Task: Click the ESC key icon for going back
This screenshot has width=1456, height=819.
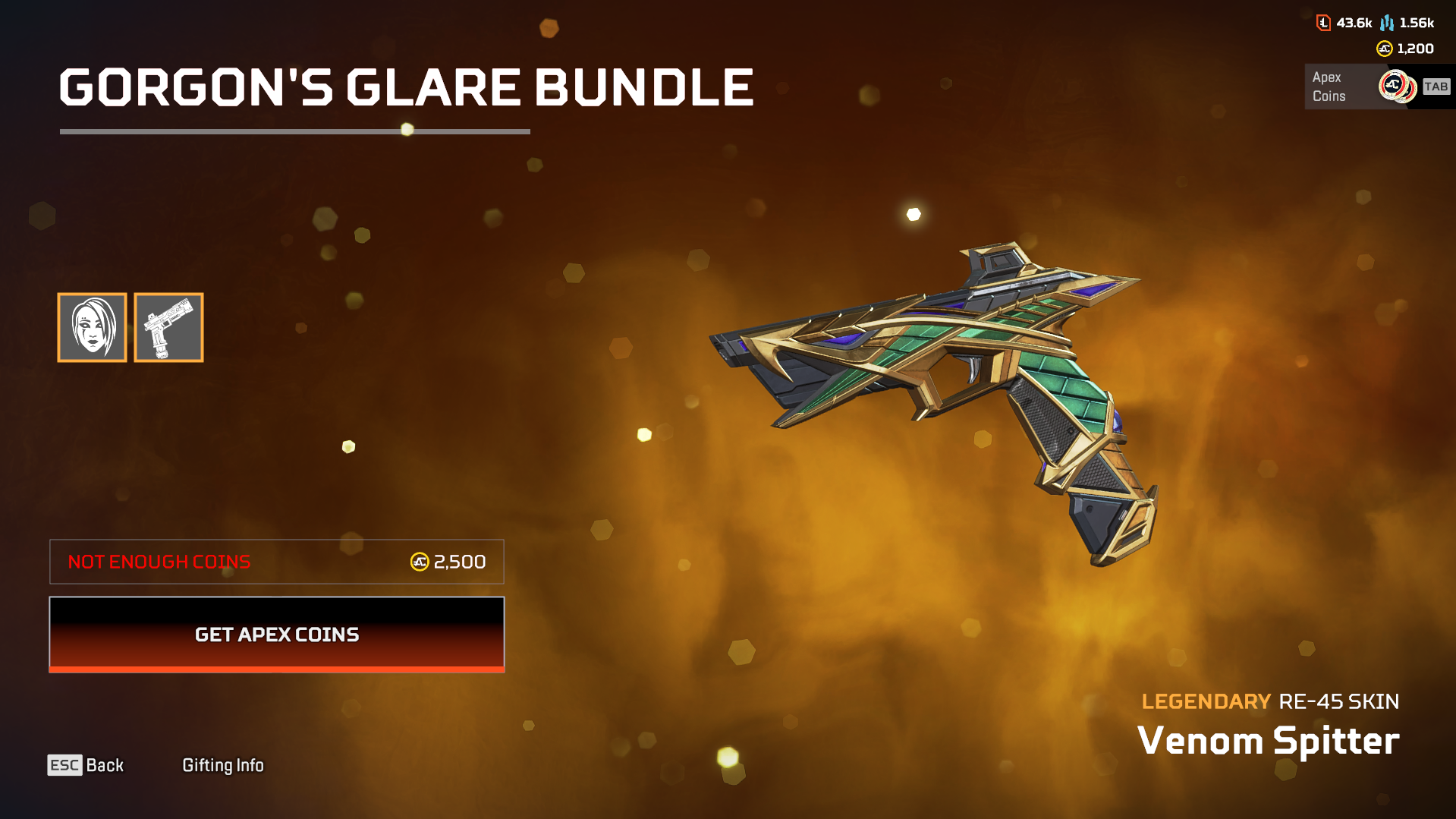Action: pos(64,765)
